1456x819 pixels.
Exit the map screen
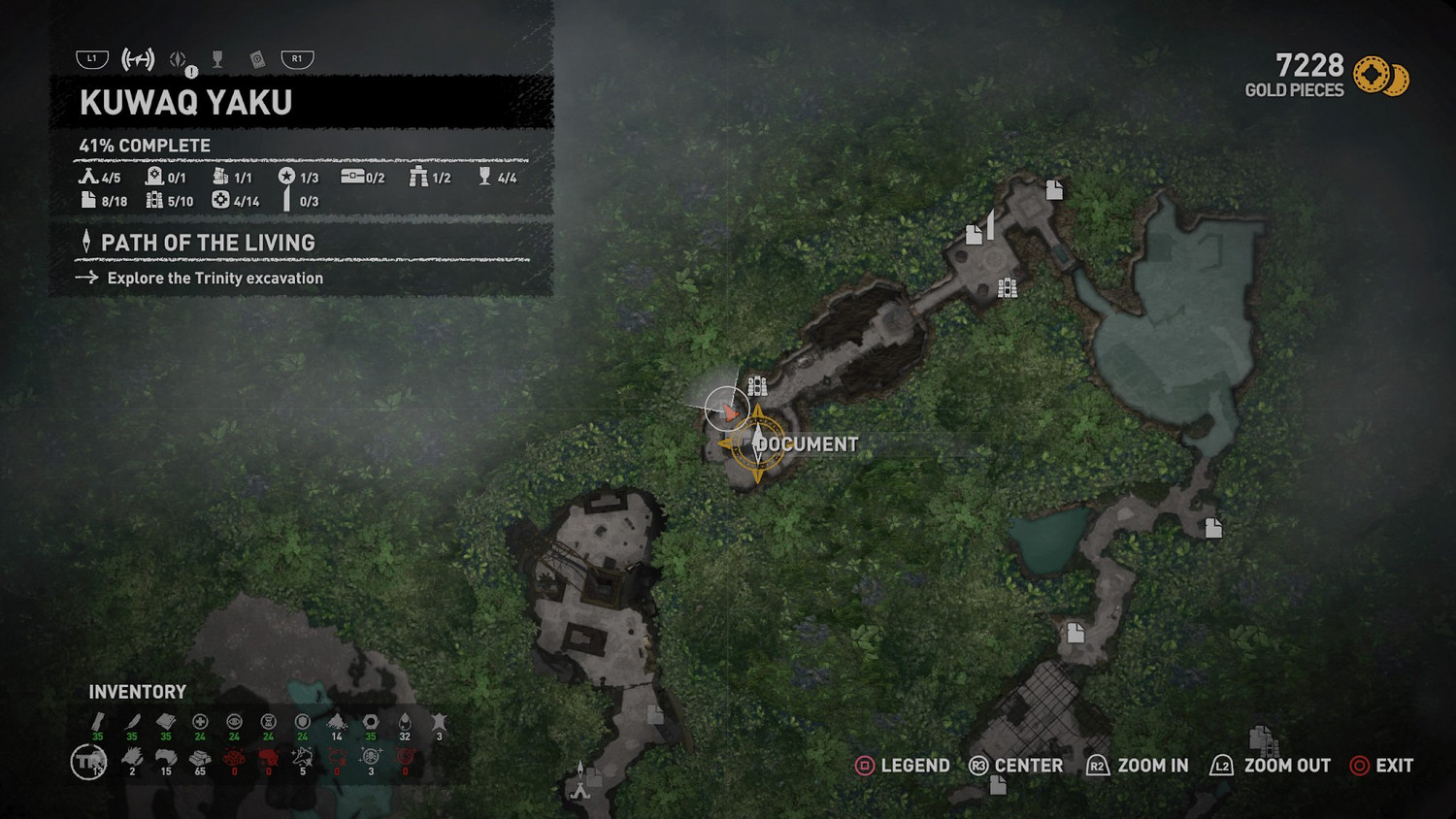(1381, 766)
